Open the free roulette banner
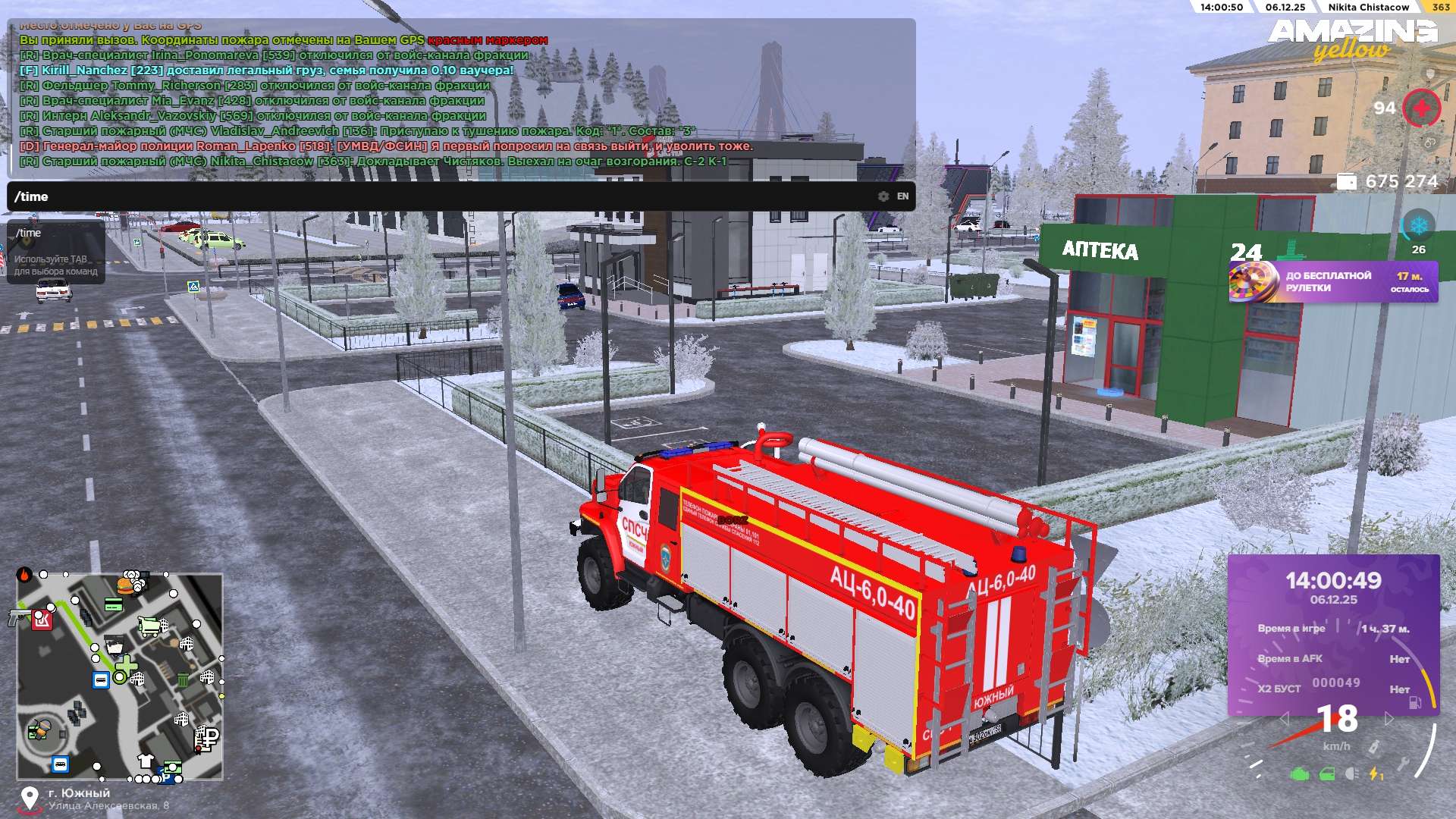Viewport: 1456px width, 819px height. coord(1332,282)
